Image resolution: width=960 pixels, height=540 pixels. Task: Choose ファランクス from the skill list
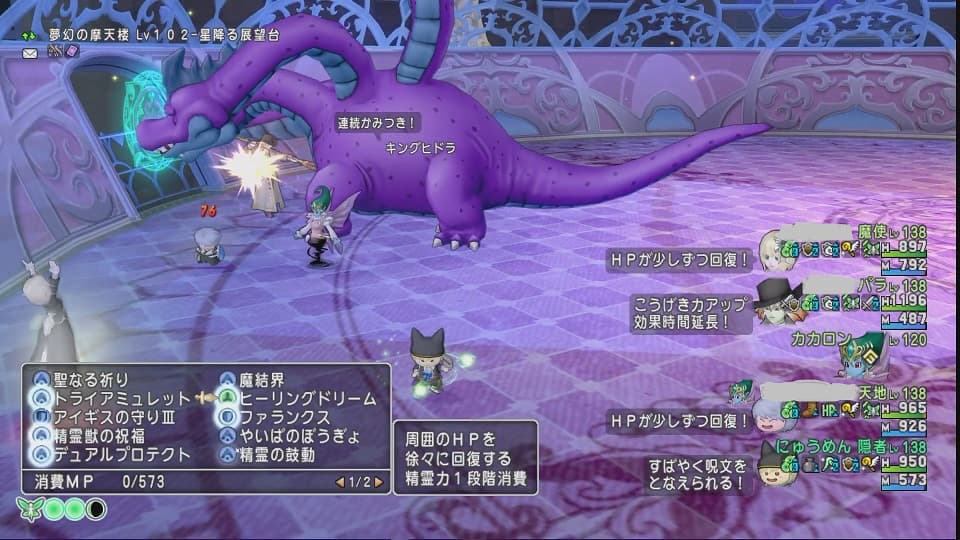click(x=284, y=417)
